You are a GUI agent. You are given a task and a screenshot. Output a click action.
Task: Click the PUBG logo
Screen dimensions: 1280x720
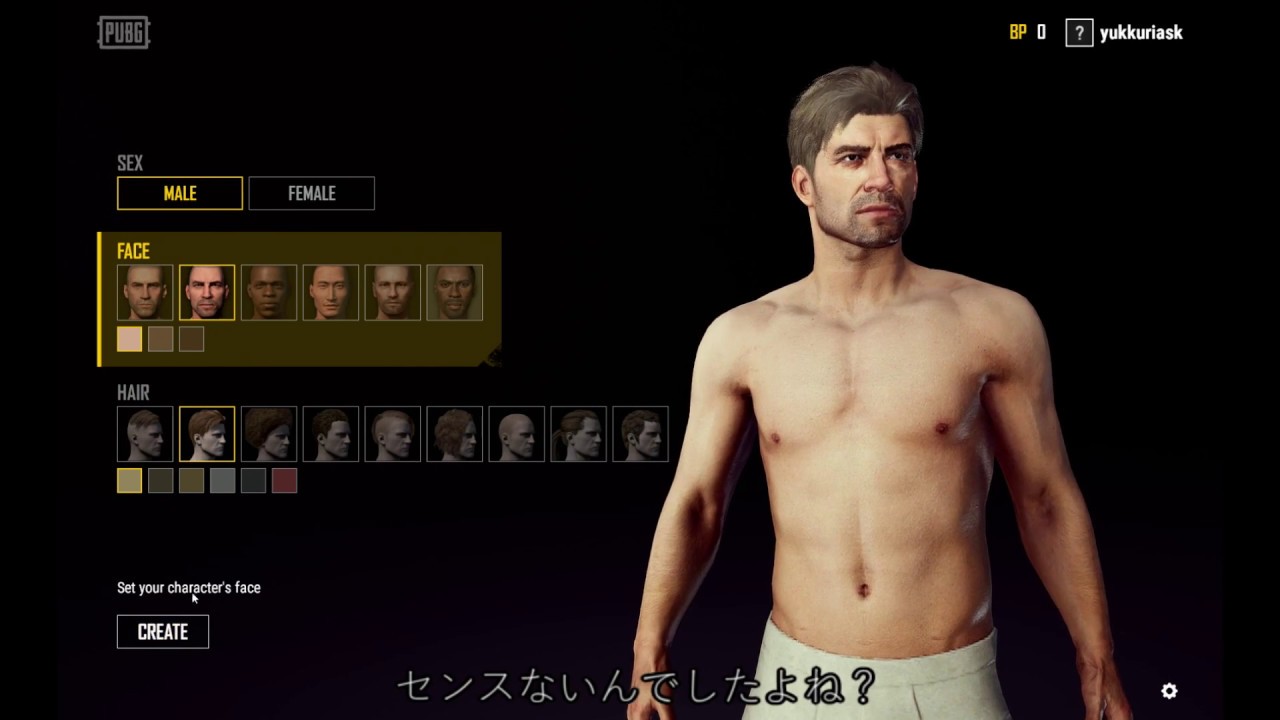[123, 32]
